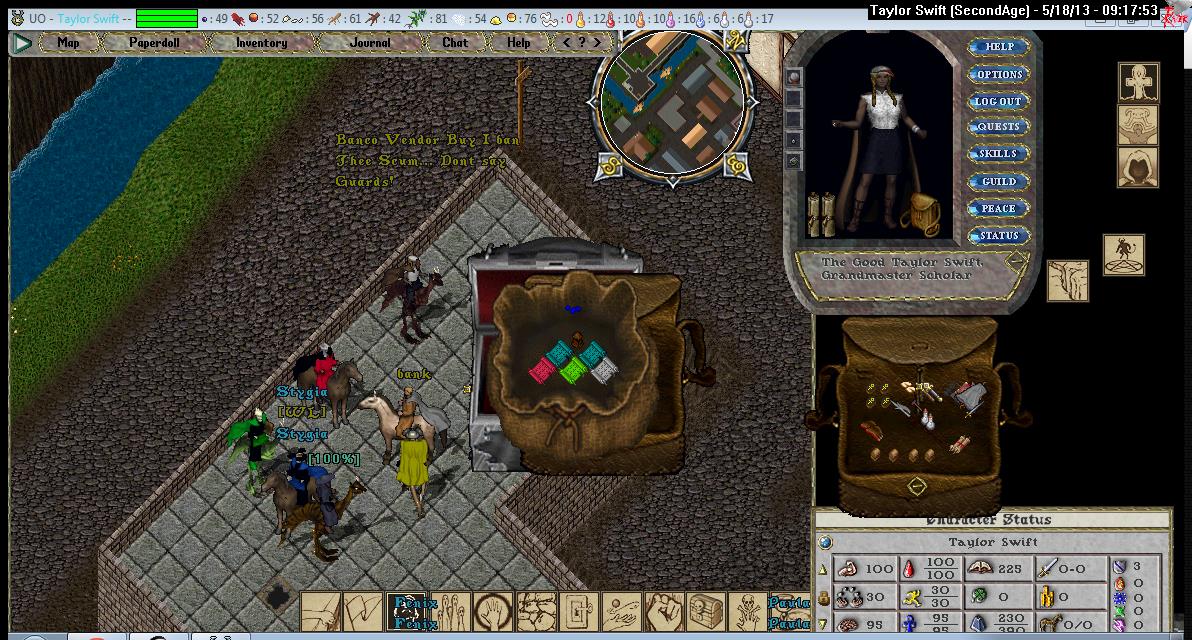This screenshot has width=1192, height=640.
Task: Open the QUESTS button on paperdoll
Action: 998,127
